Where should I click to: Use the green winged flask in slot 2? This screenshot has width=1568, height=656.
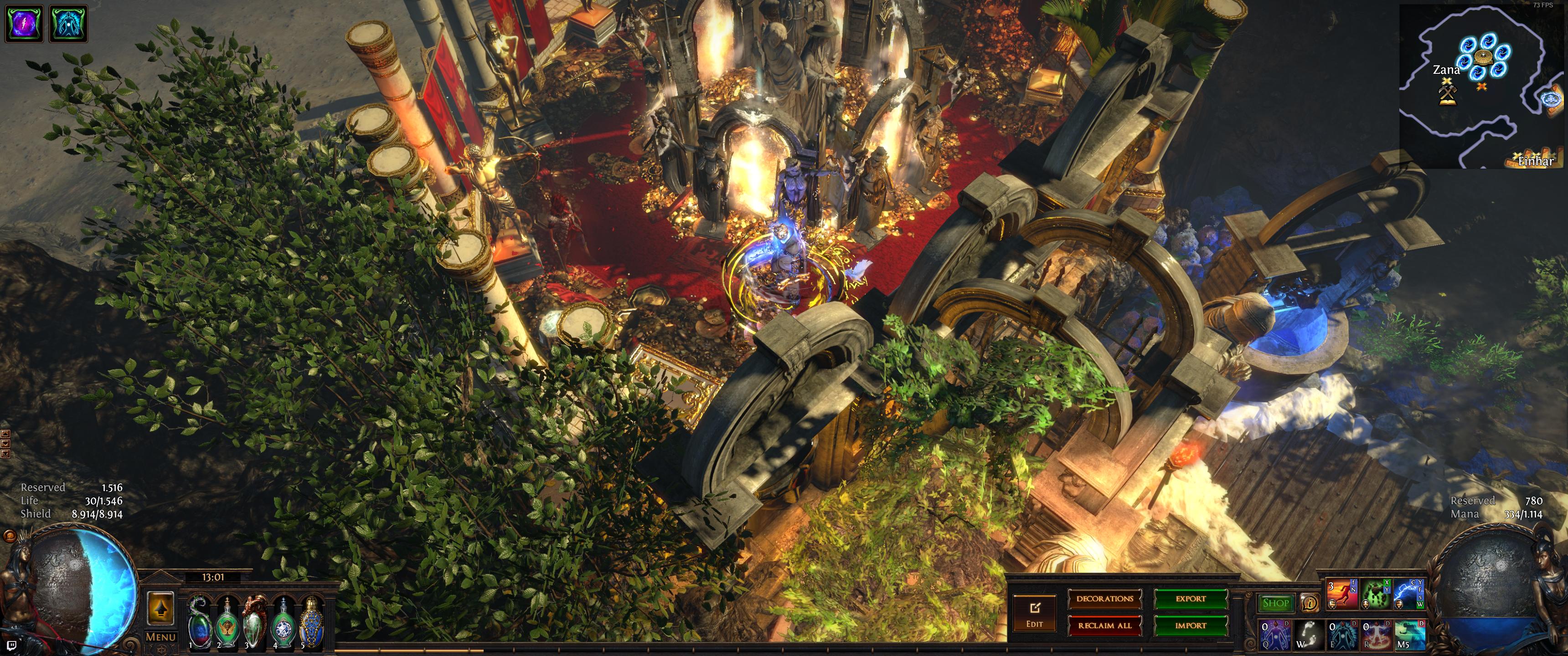[227, 623]
